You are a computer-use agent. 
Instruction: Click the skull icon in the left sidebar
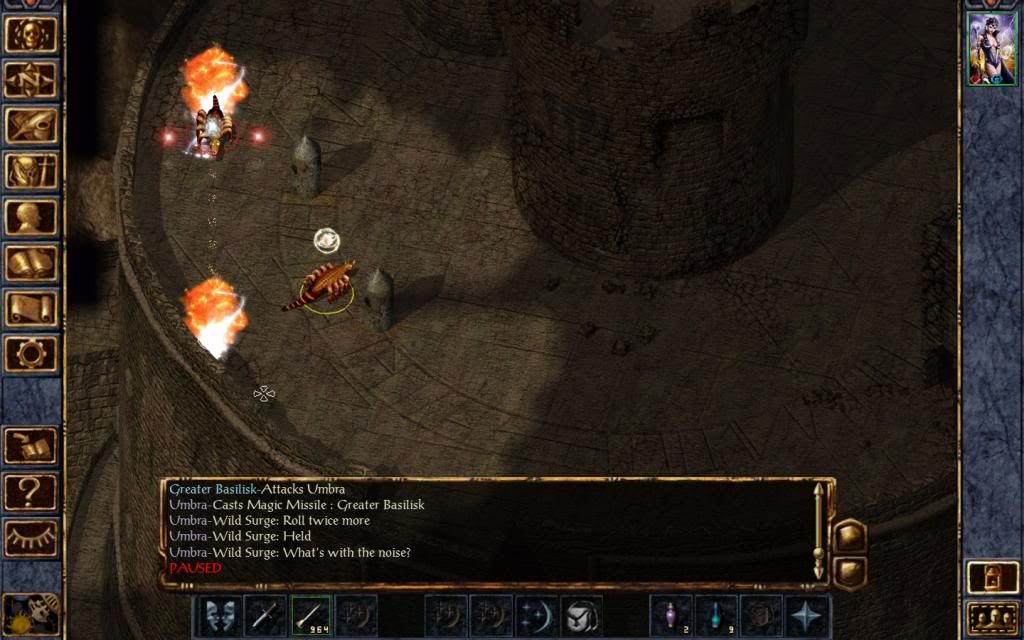pos(31,34)
